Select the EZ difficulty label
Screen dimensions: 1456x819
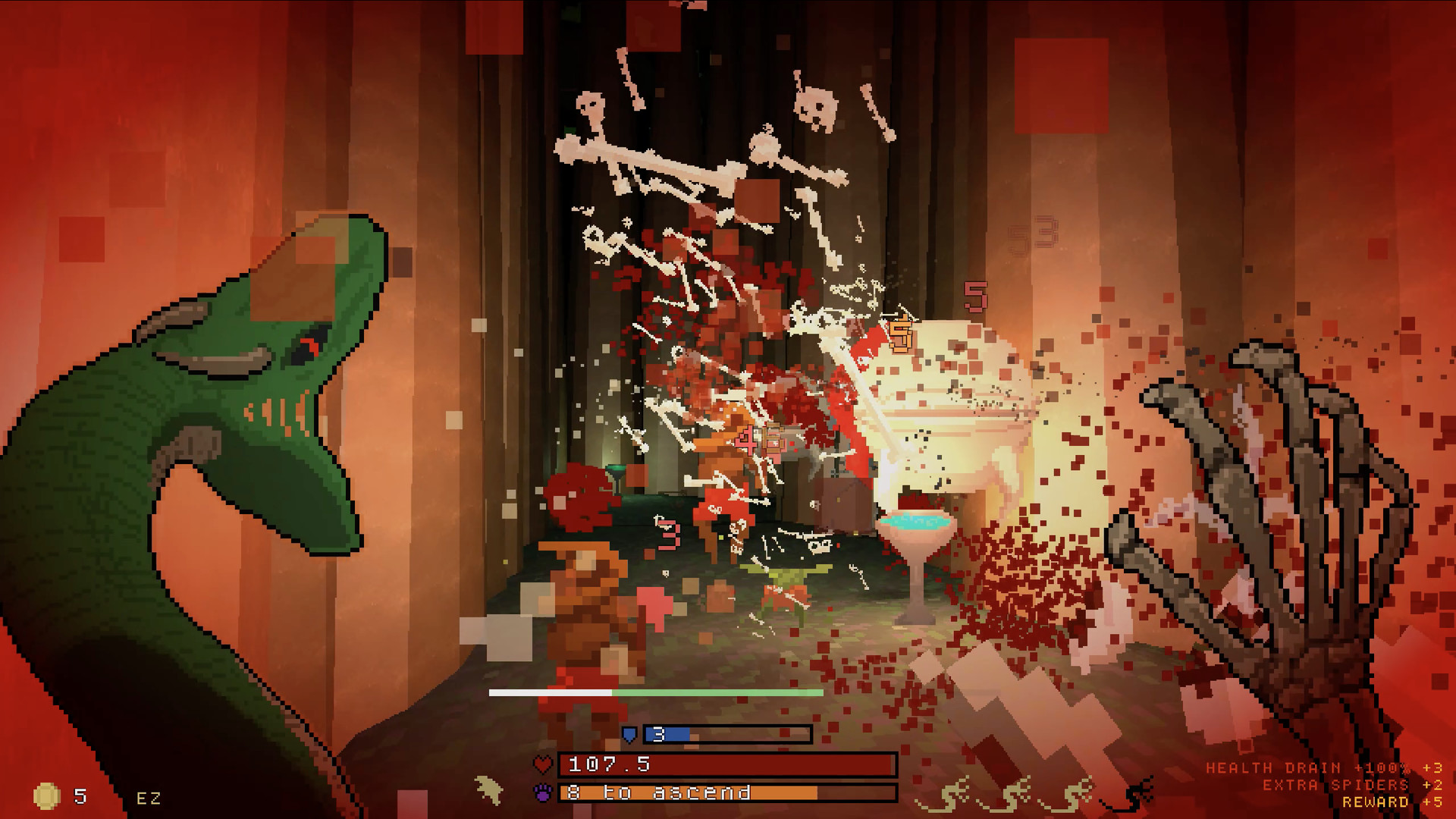pos(148,796)
